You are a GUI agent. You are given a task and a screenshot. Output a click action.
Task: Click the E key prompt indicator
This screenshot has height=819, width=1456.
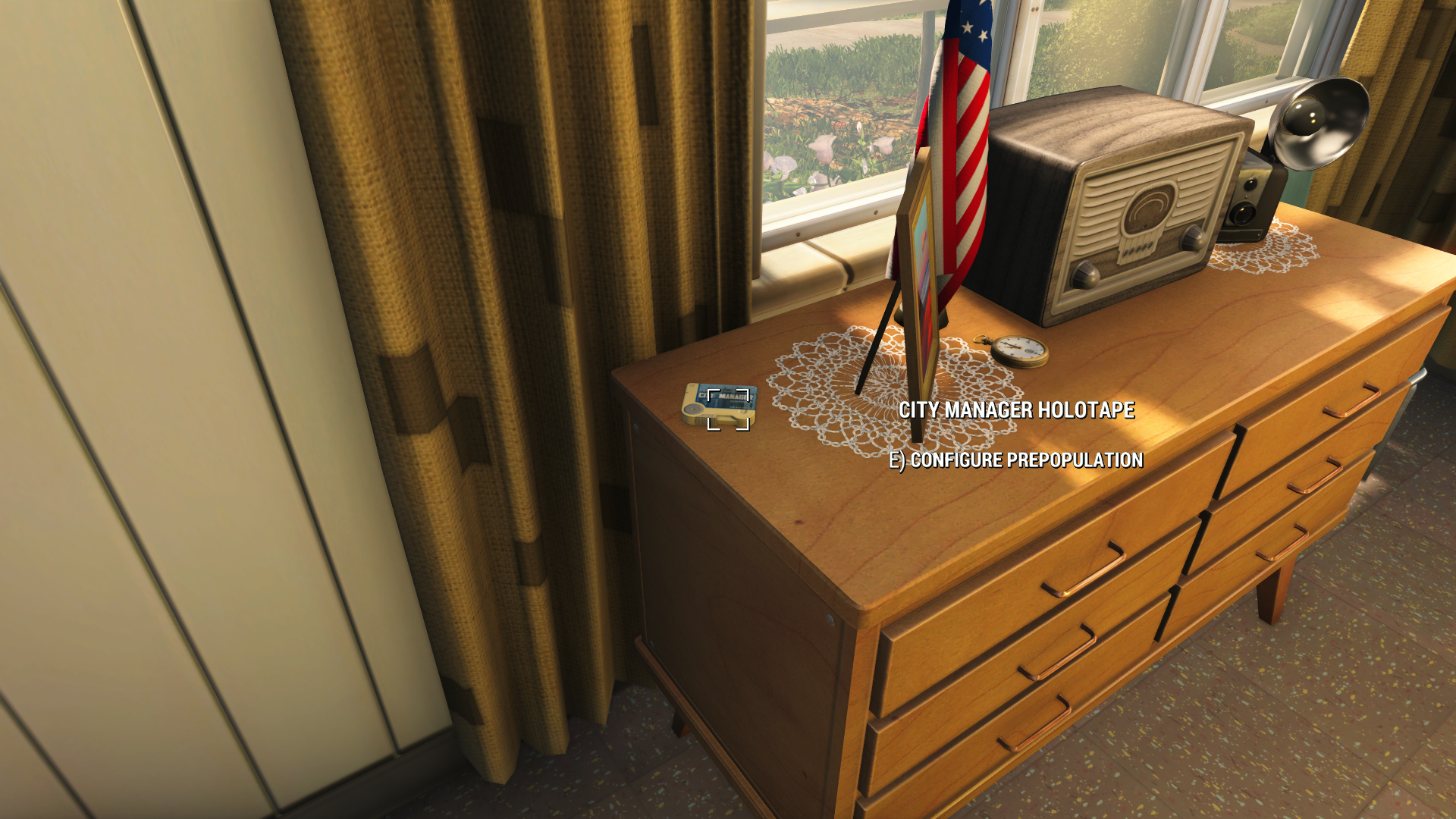click(x=897, y=458)
